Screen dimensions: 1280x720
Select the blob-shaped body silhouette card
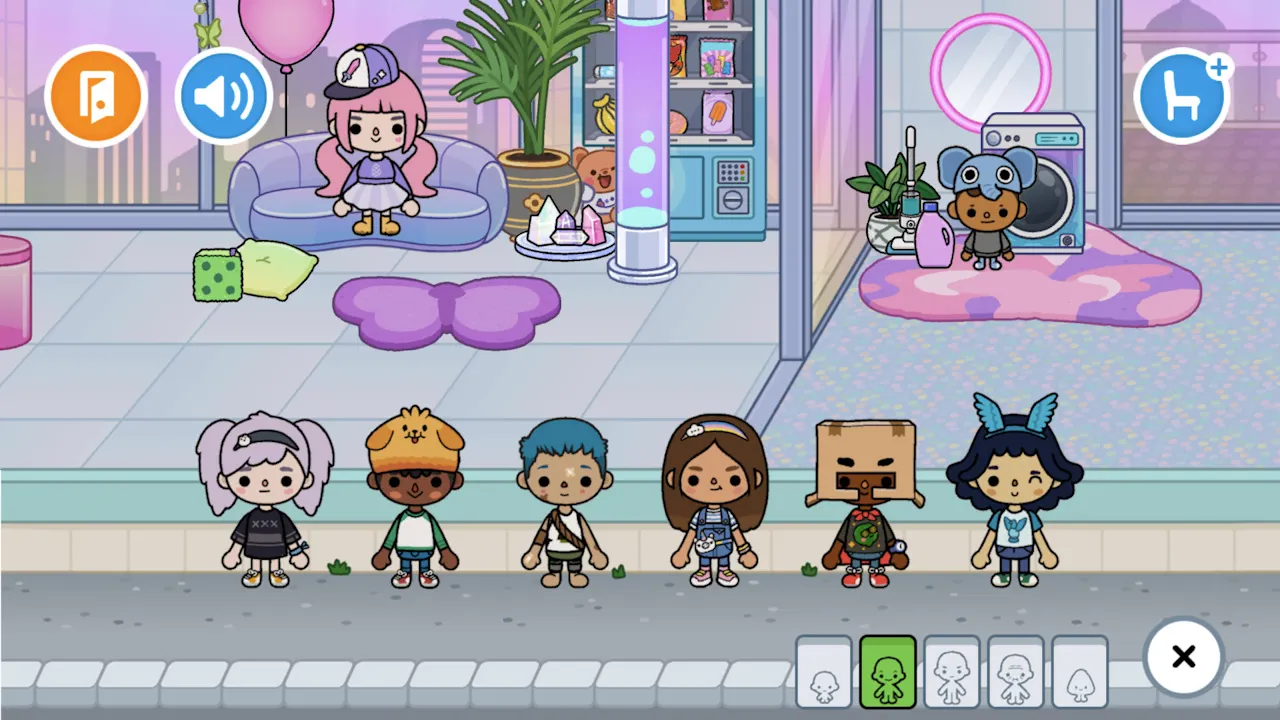[1081, 672]
